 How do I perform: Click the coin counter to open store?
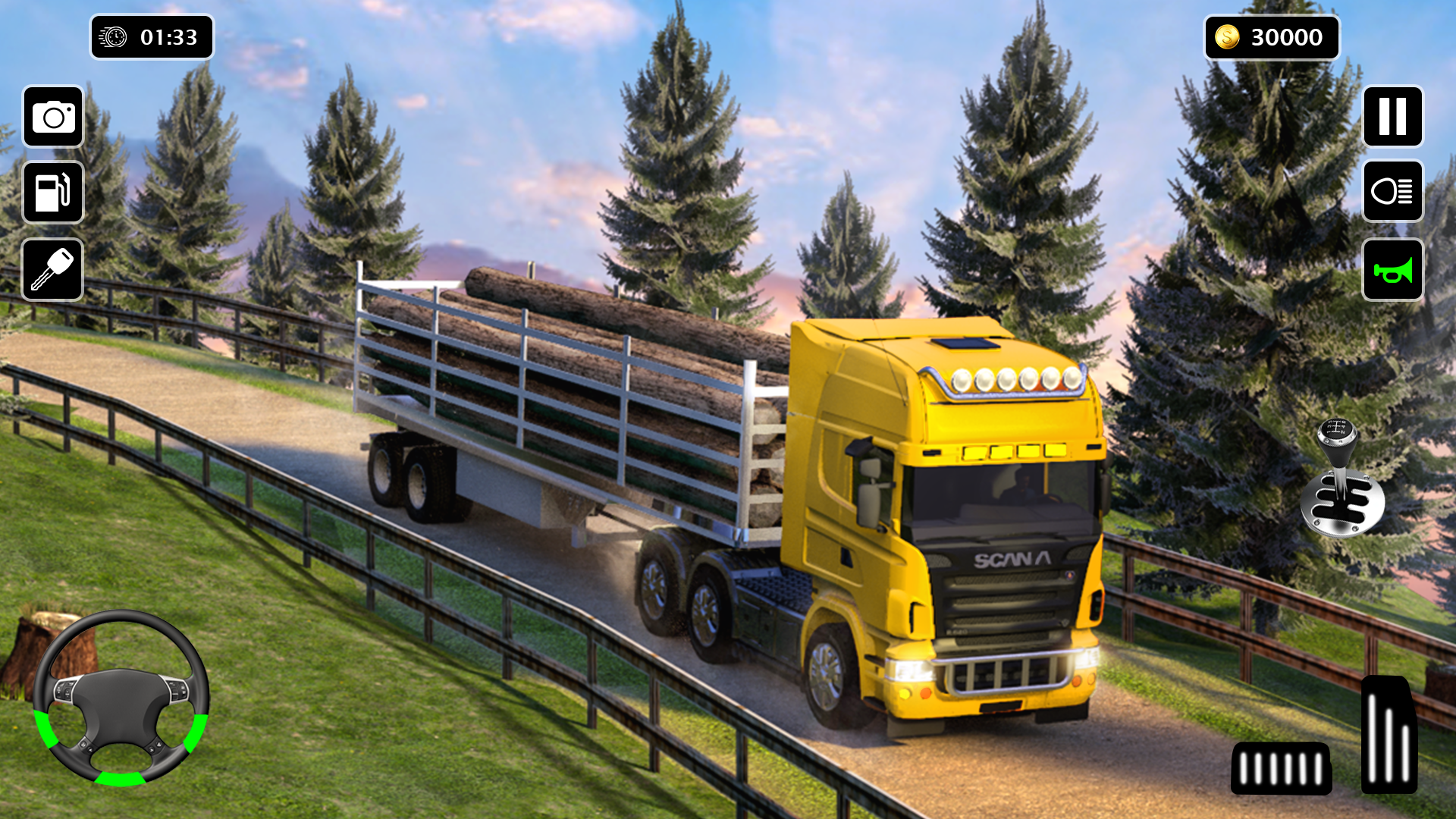click(1270, 36)
